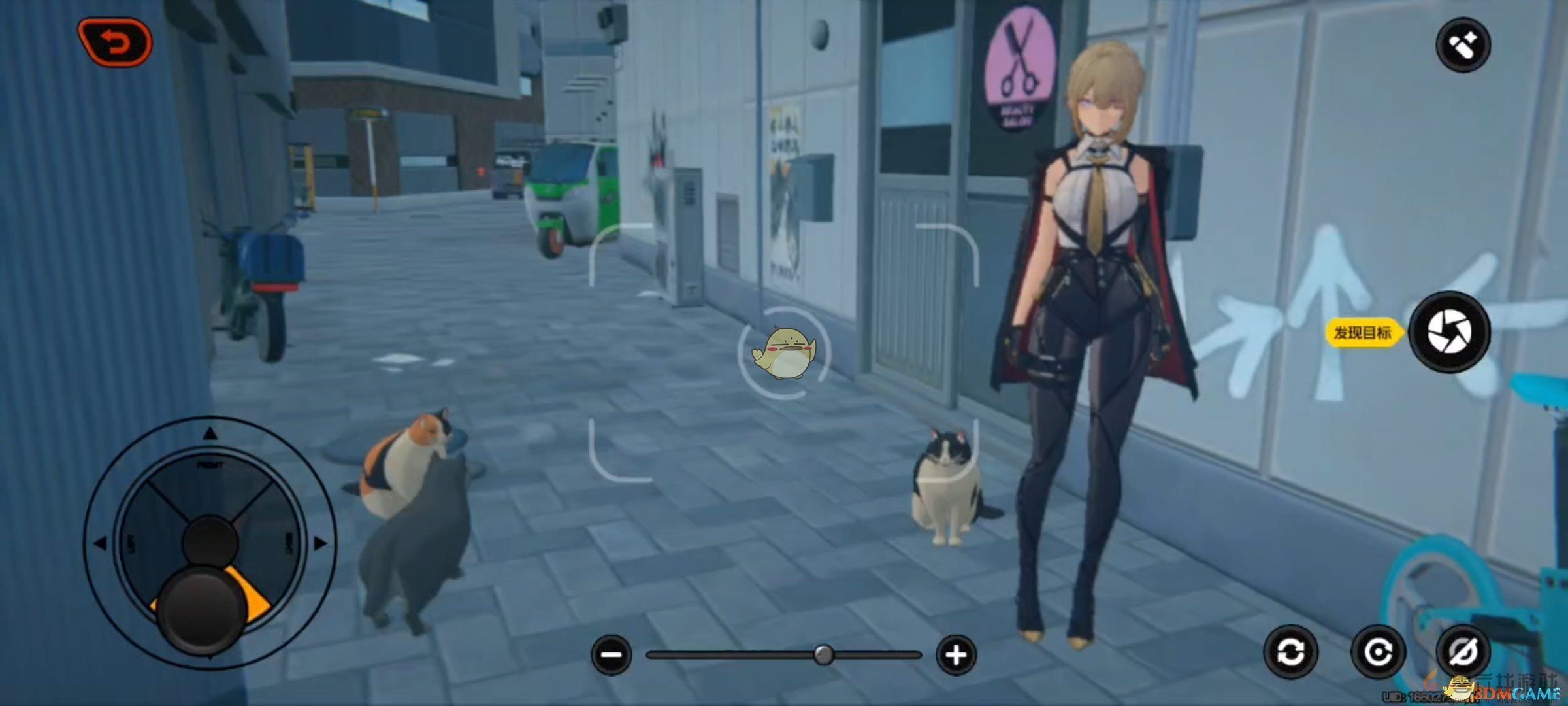Tap the virtual joystick's up arrow
This screenshot has height=706, width=1568.
click(210, 433)
